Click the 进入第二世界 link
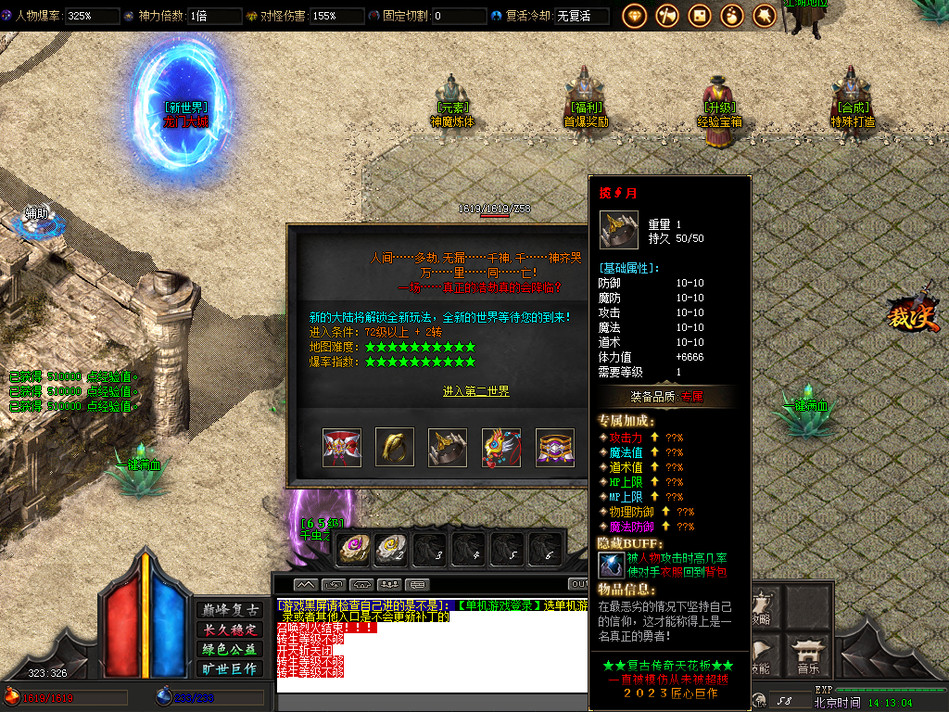 (476, 391)
